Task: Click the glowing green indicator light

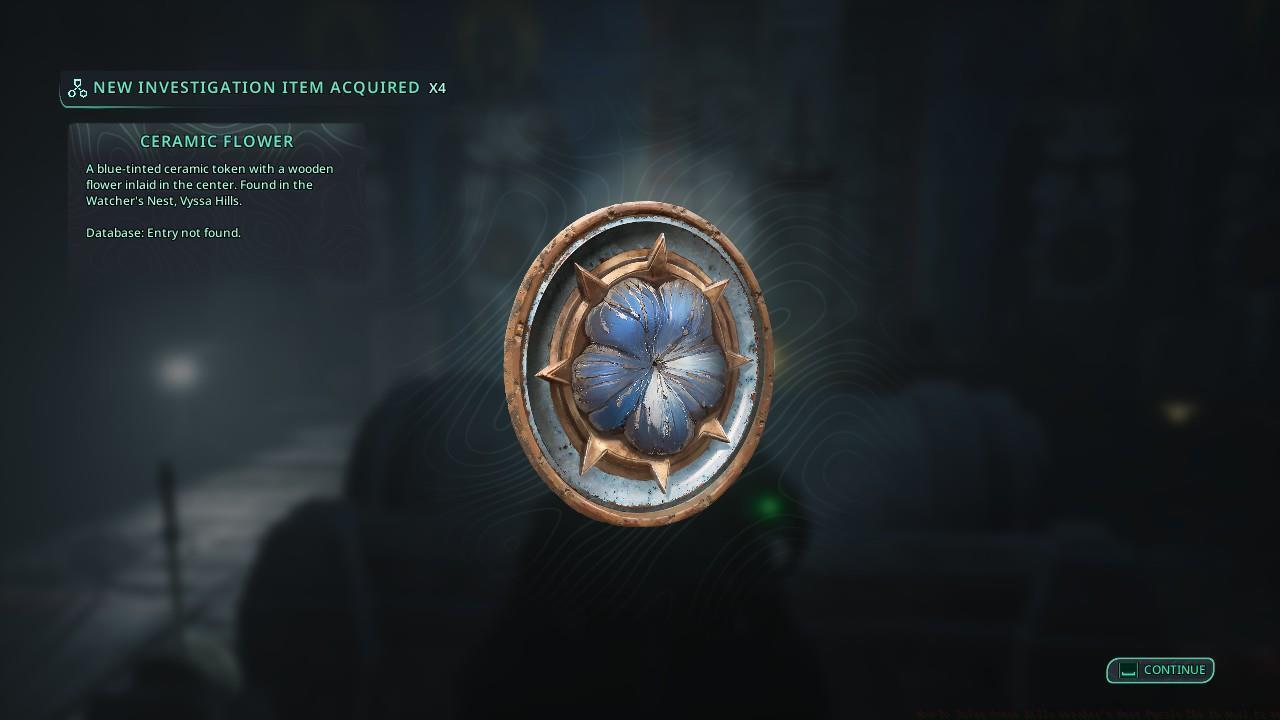Action: (x=765, y=504)
